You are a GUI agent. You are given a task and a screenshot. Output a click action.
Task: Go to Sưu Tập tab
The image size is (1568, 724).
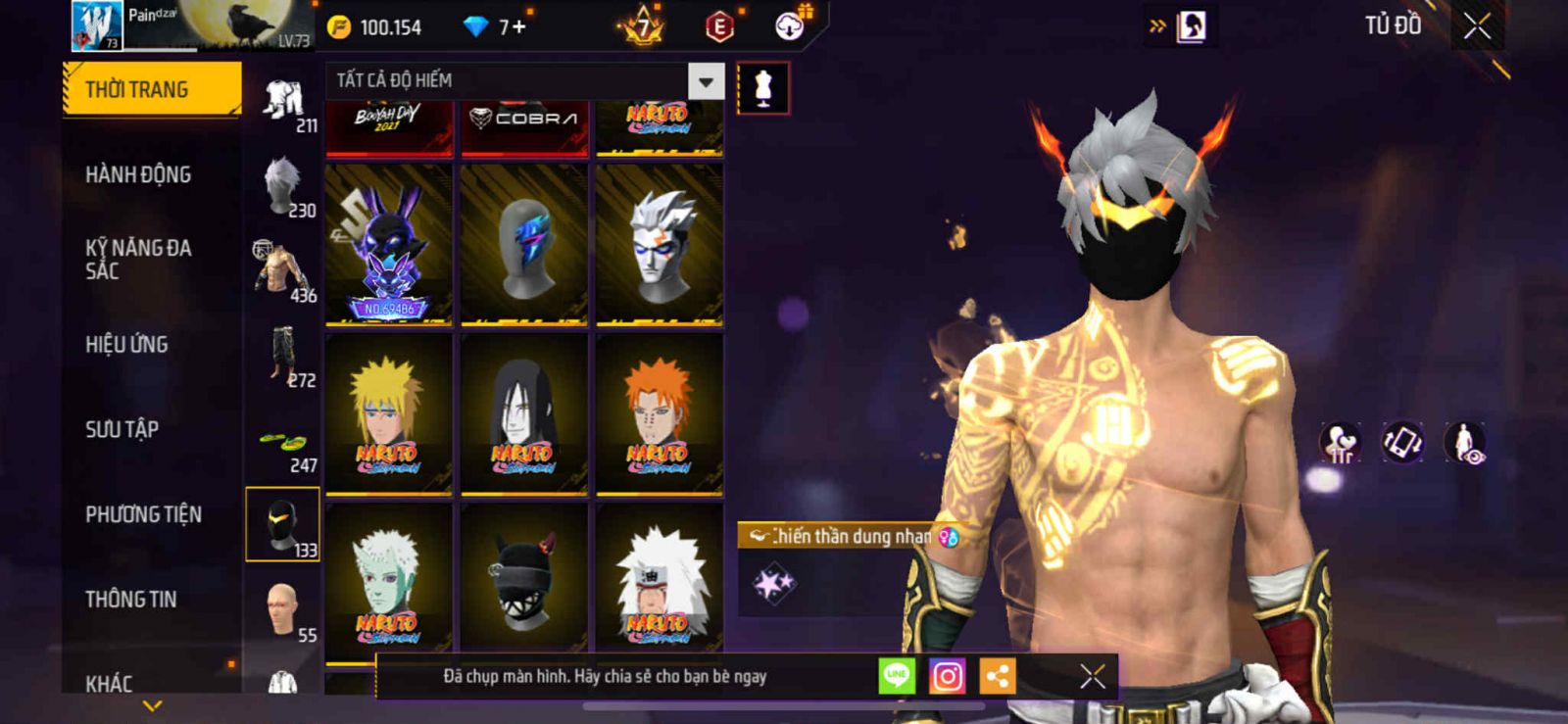122,429
